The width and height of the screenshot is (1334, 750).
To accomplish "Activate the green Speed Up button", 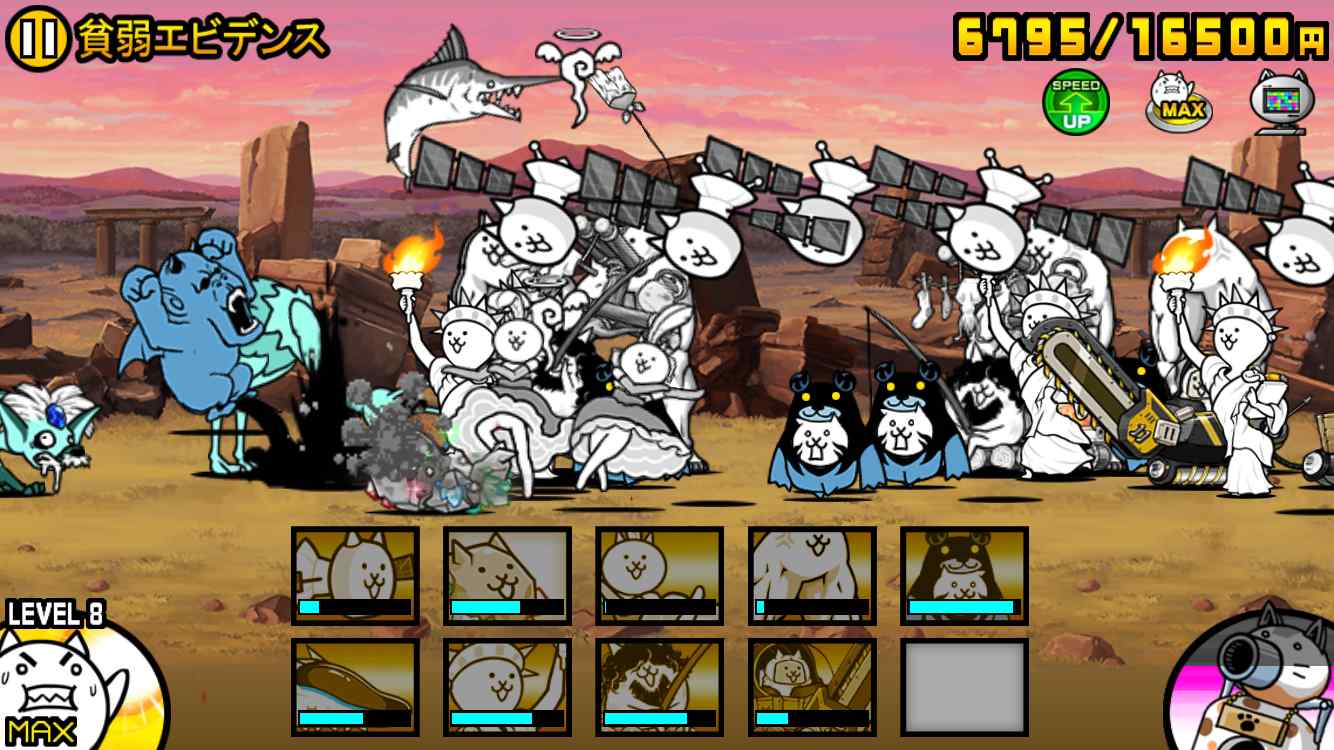I will [x=1075, y=101].
